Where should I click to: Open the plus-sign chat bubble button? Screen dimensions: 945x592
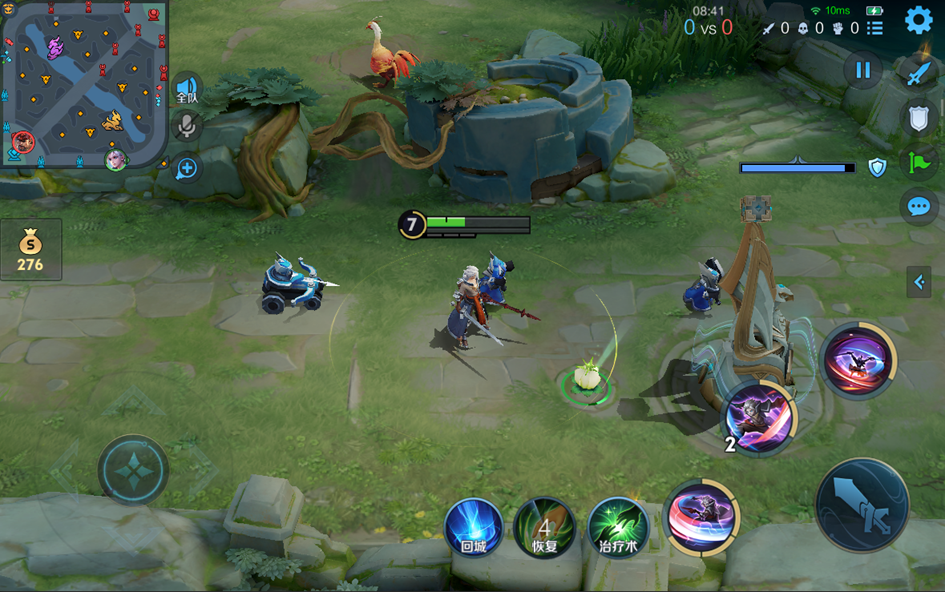186,168
